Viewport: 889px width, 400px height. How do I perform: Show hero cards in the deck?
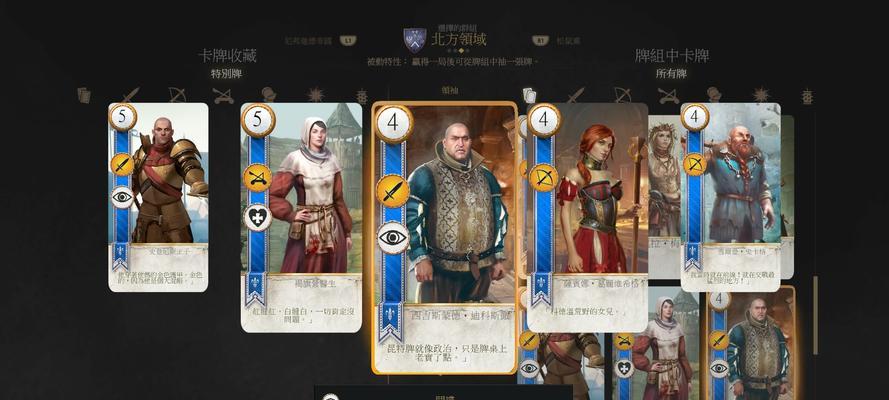[x=714, y=95]
